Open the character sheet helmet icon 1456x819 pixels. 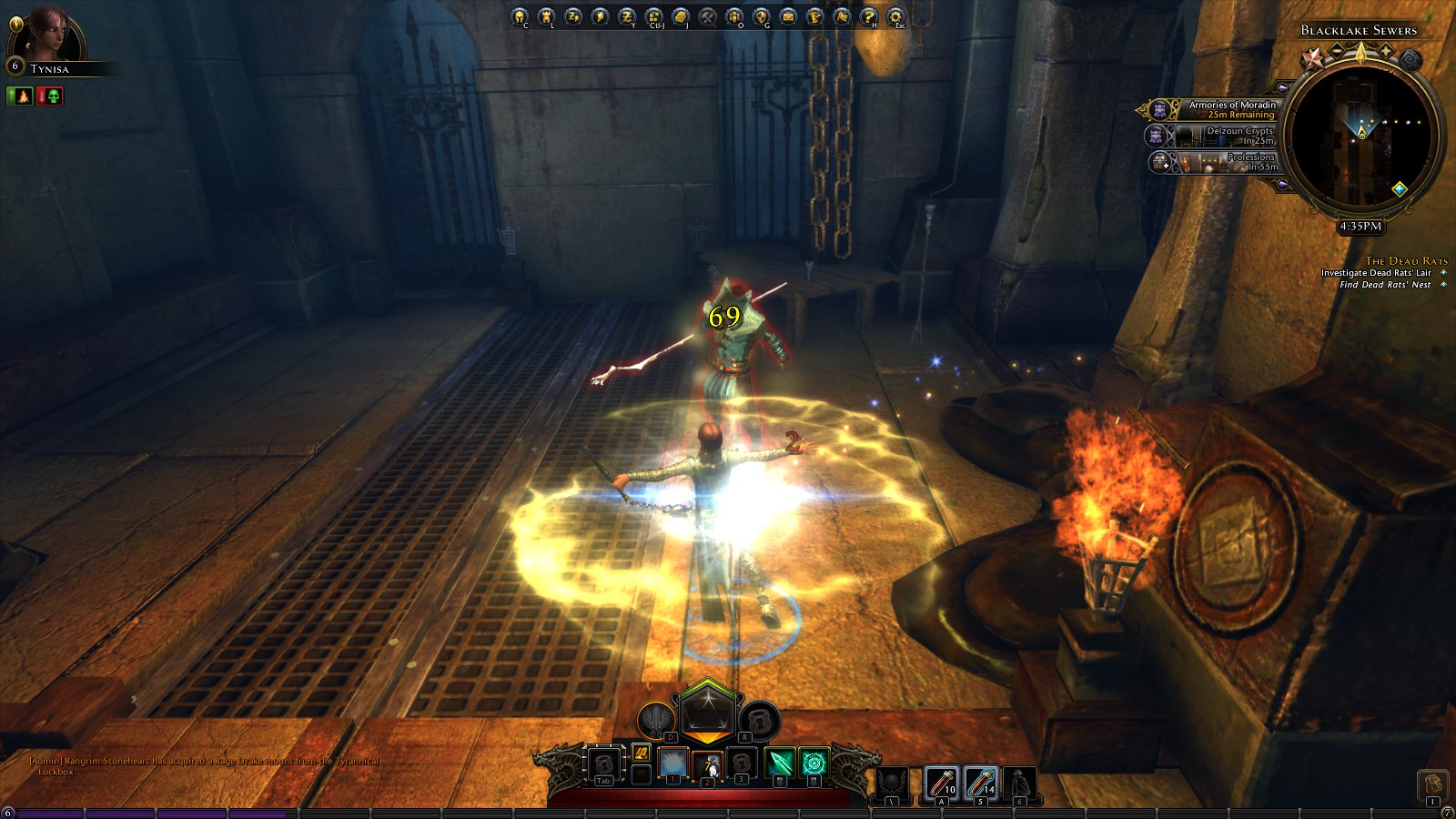point(519,16)
